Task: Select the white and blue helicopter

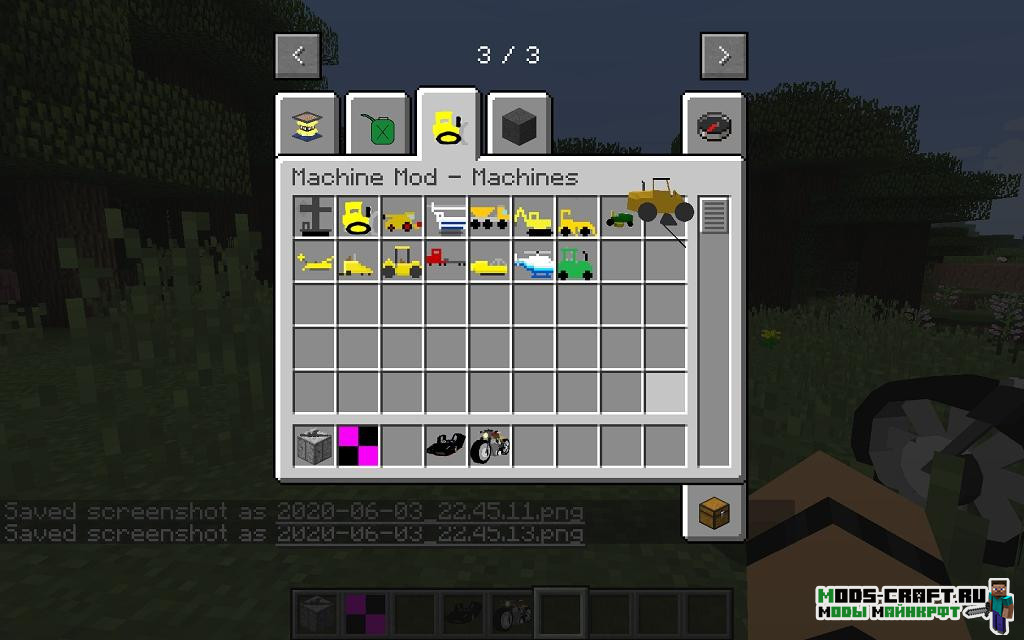Action: point(533,262)
